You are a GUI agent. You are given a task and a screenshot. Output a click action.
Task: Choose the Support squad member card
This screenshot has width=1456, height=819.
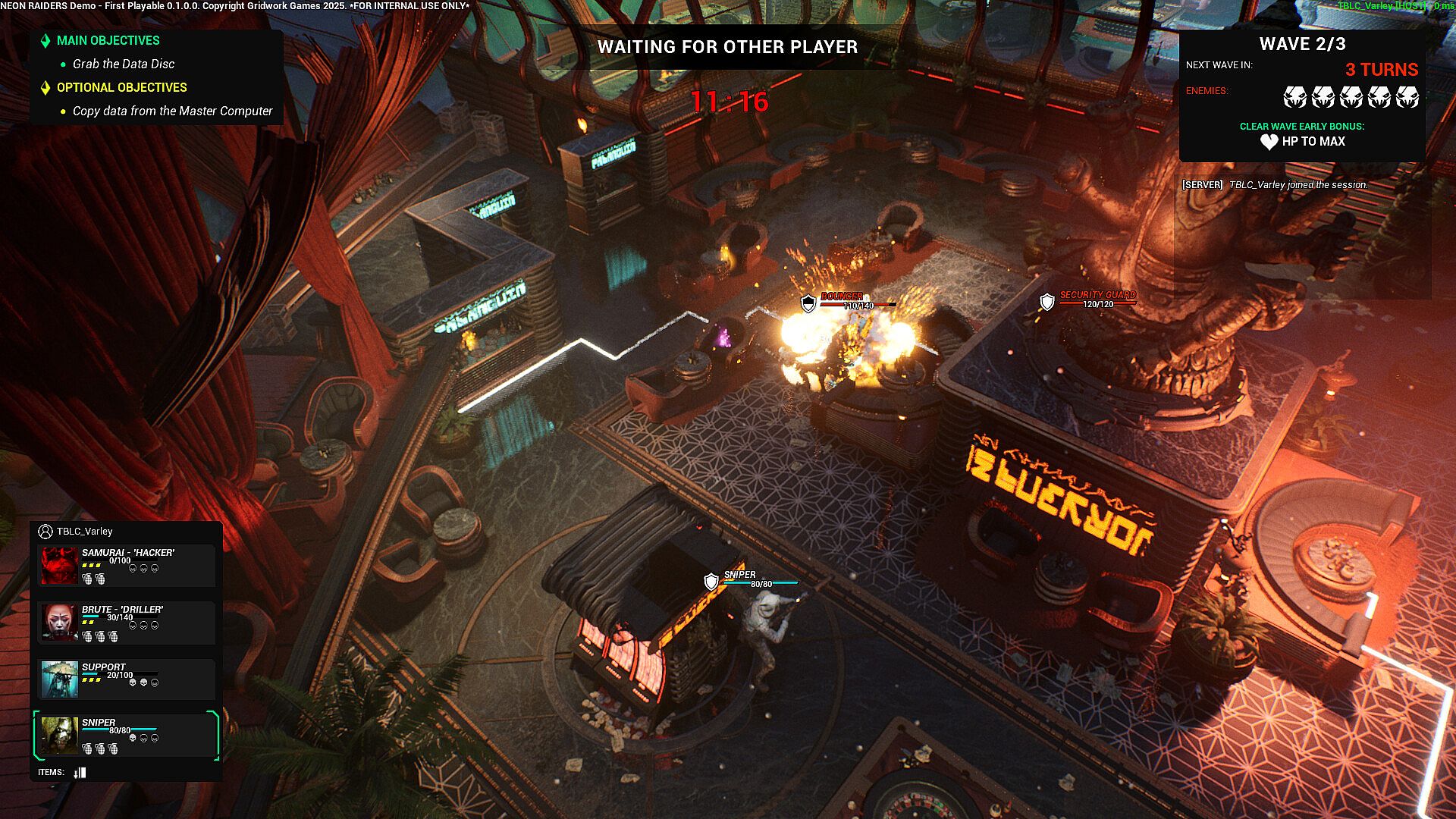[x=127, y=679]
